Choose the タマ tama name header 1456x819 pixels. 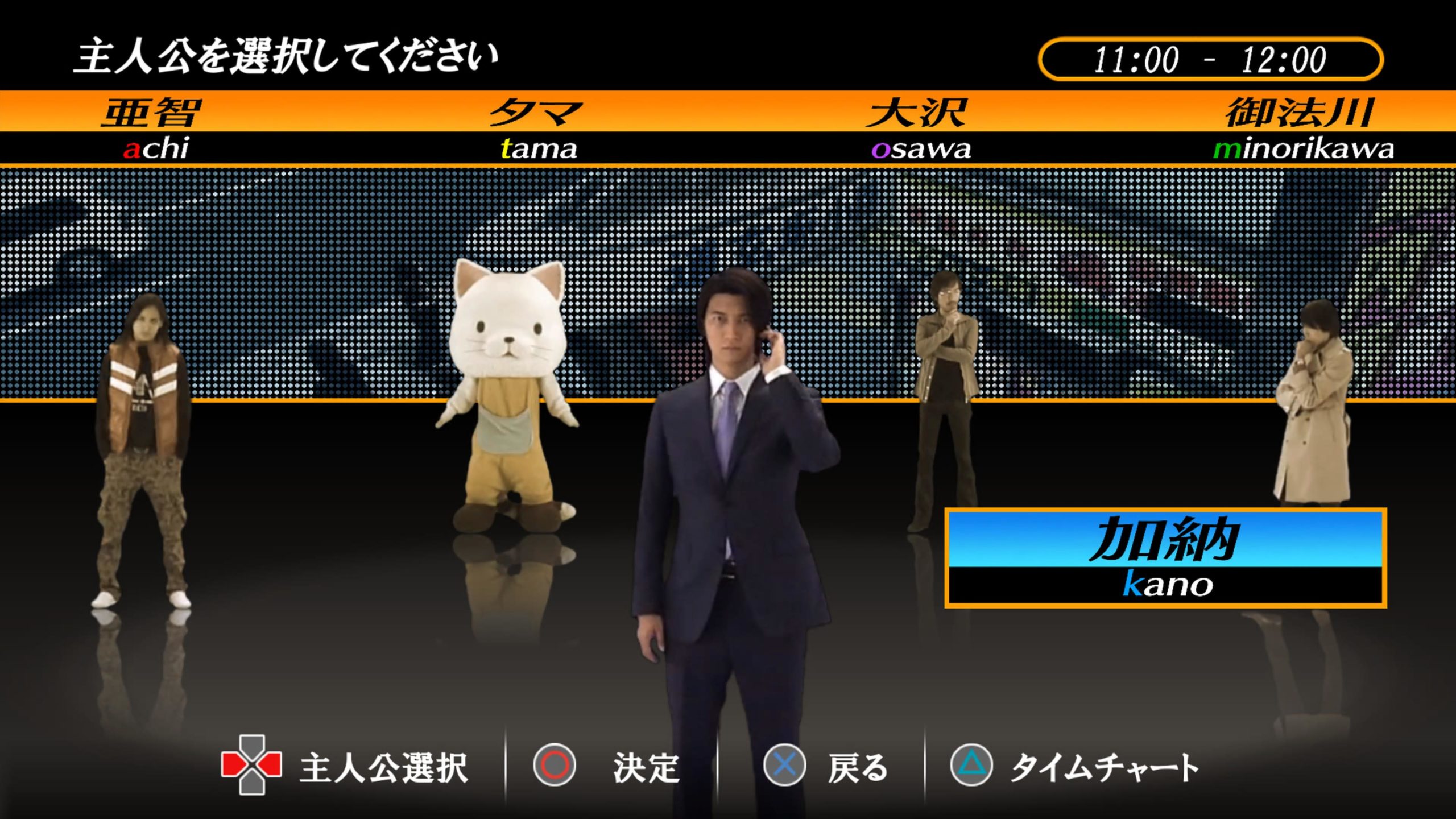pyautogui.click(x=537, y=128)
